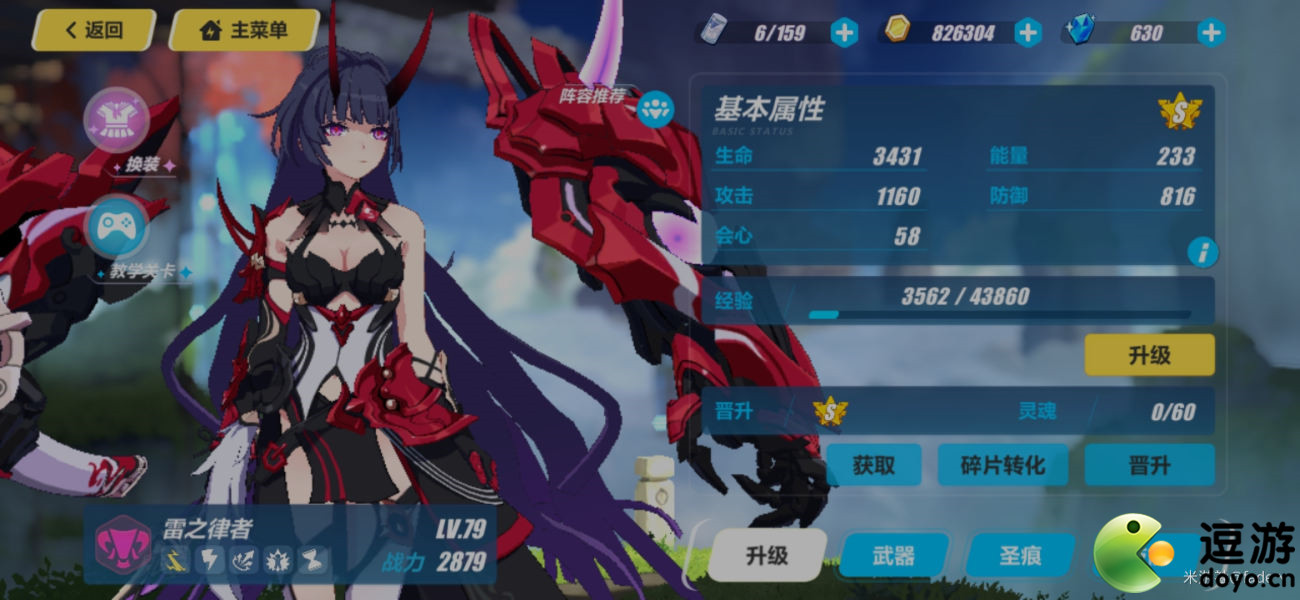Select the 升级 tab at the bottom
The image size is (1300, 600).
point(767,555)
